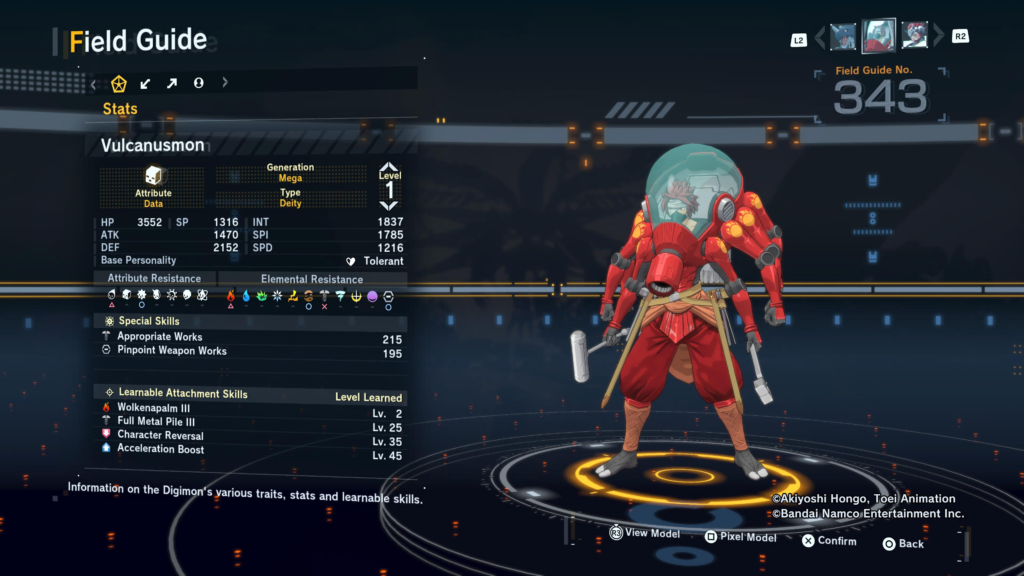Go to next Digimon with right chevron
The image size is (1024, 576).
[938, 37]
